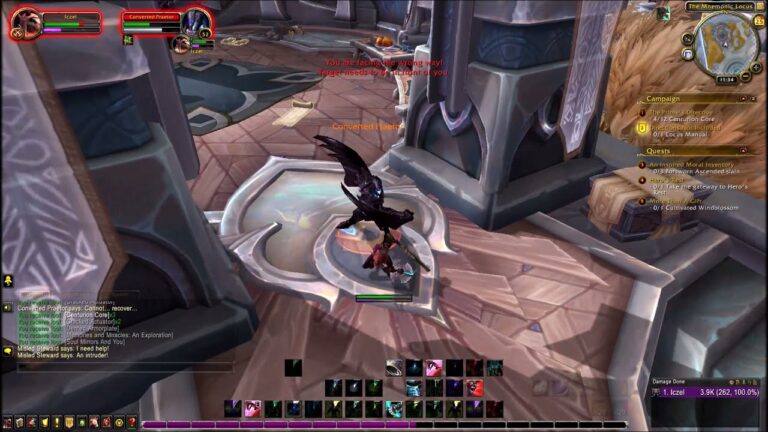Image resolution: width=768 pixels, height=432 pixels.
Task: Select An Inspired Moral Inventory quest
Action: [691, 164]
